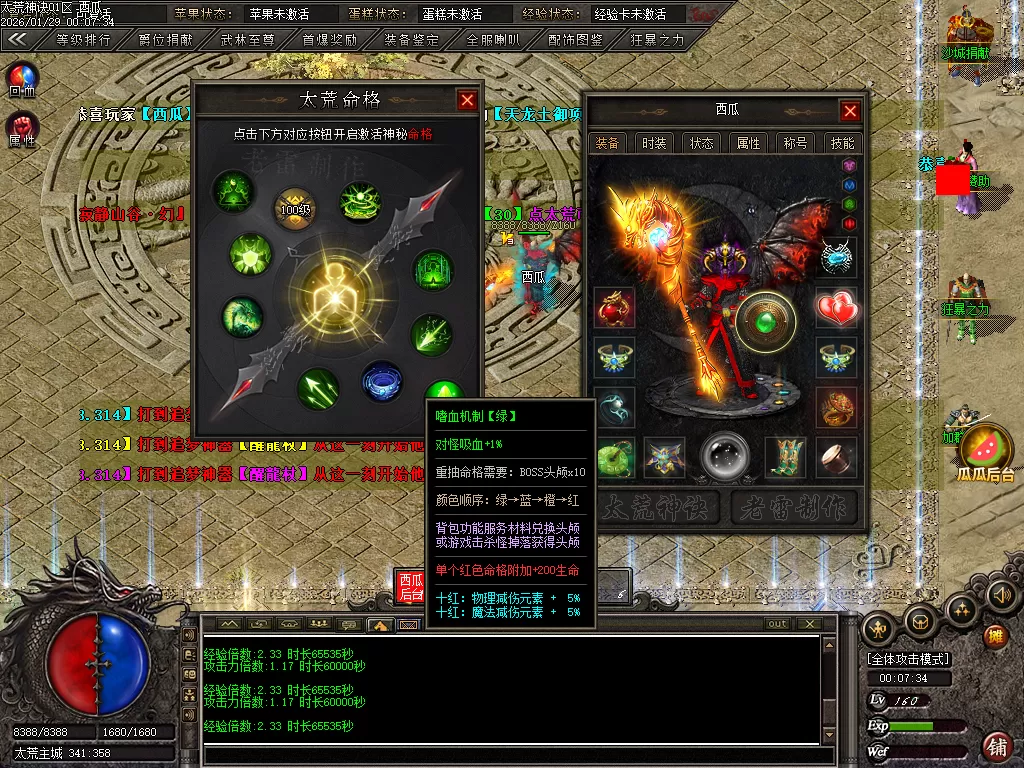Viewport: 1024px width, 768px height.
Task: Close the 太荒命格 window
Action: click(x=467, y=100)
